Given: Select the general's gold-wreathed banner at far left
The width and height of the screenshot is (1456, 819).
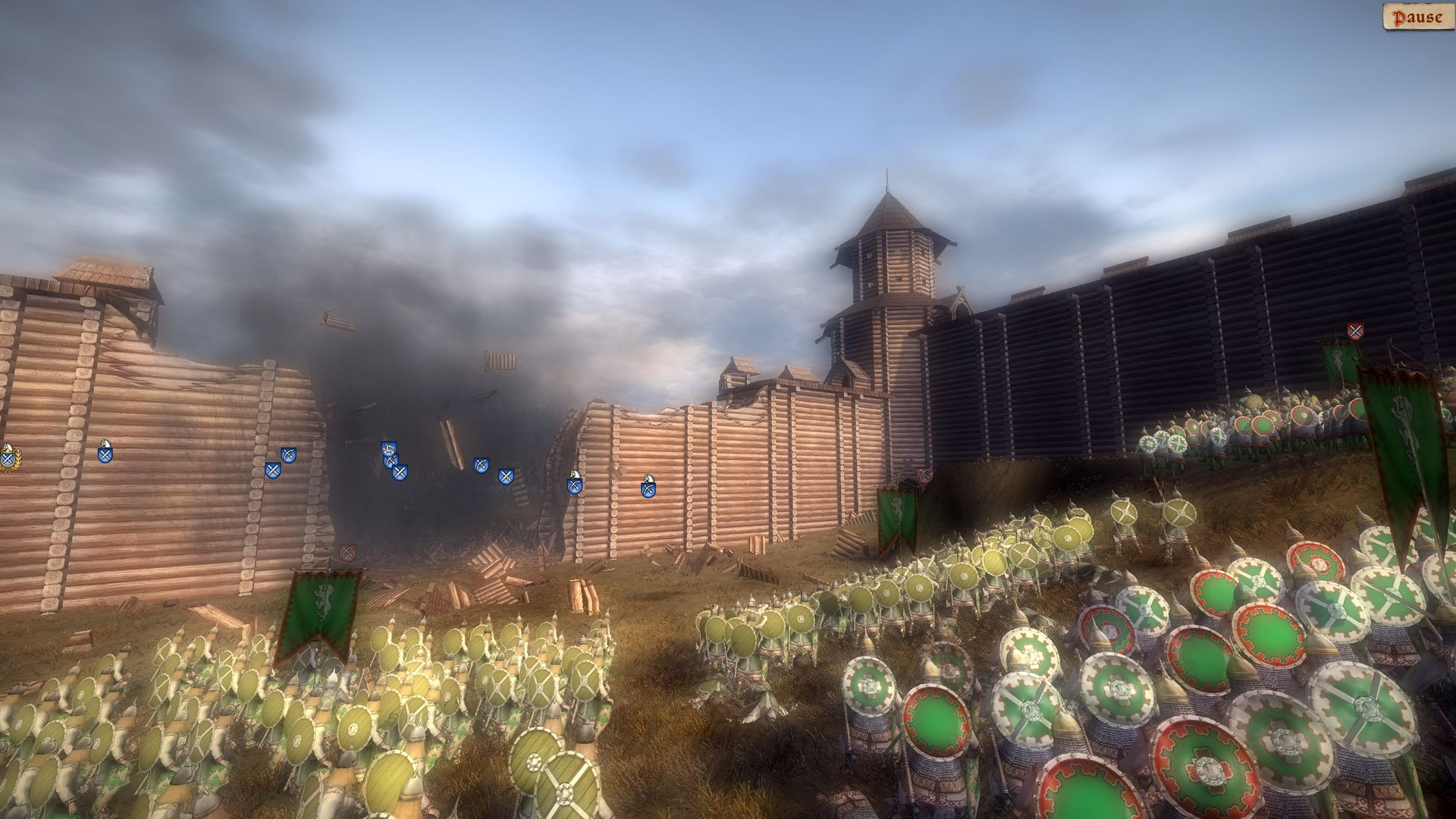Looking at the screenshot, I should click(x=9, y=458).
